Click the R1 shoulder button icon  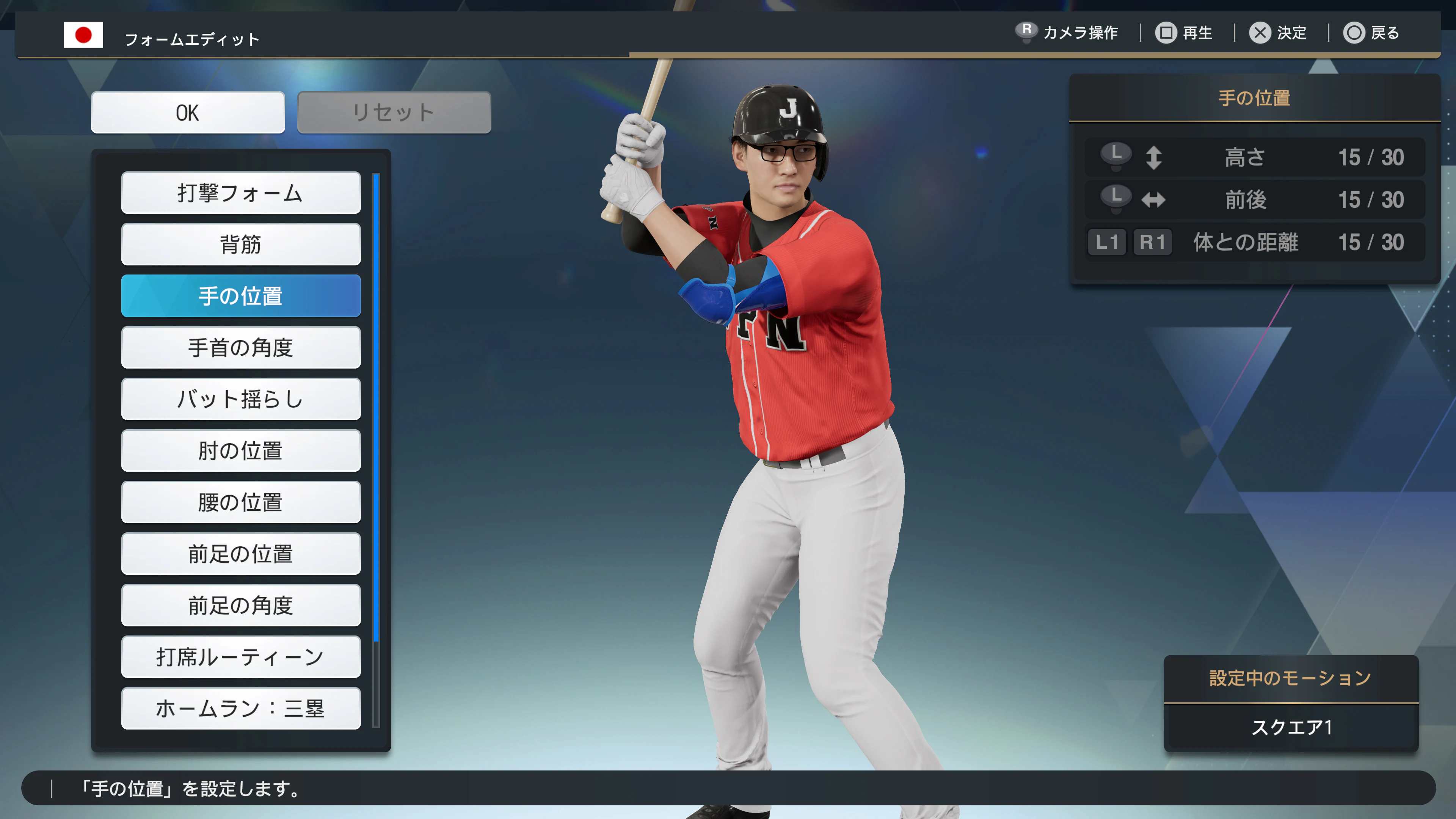tap(1153, 242)
